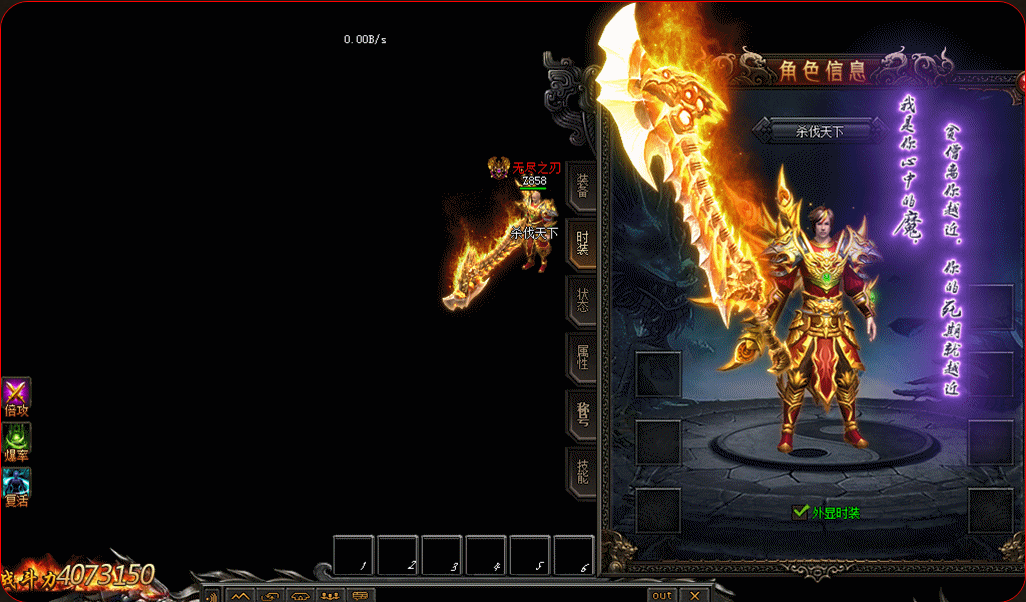Show the 属性 attributes tab
This screenshot has width=1026, height=602.
point(582,357)
